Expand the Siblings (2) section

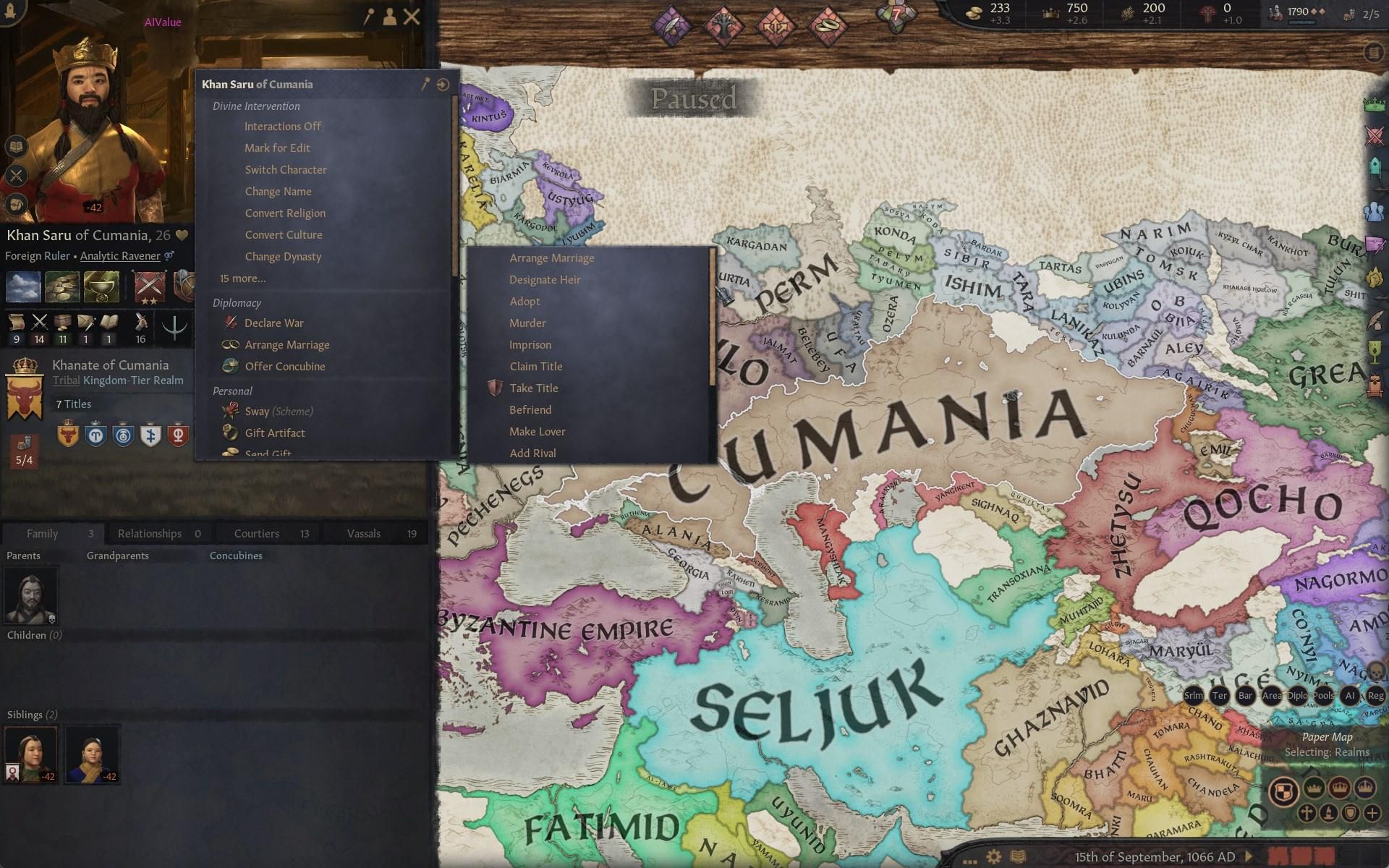pos(31,714)
